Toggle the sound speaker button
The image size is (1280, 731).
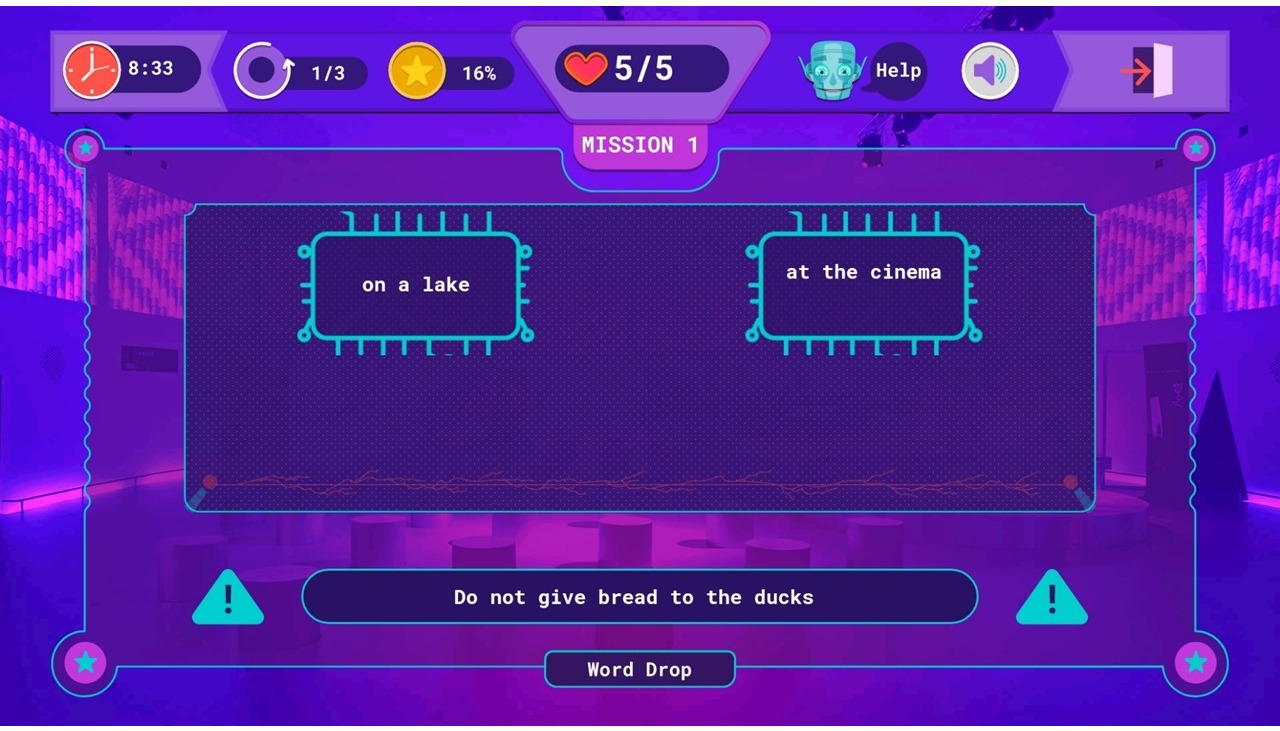tap(990, 71)
